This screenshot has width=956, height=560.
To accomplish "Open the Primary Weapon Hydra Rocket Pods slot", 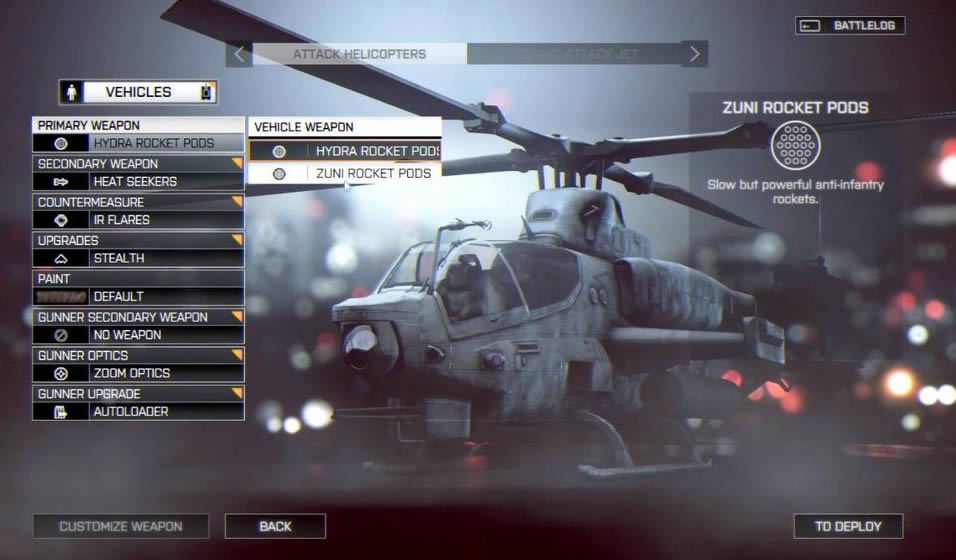I will click(138, 144).
